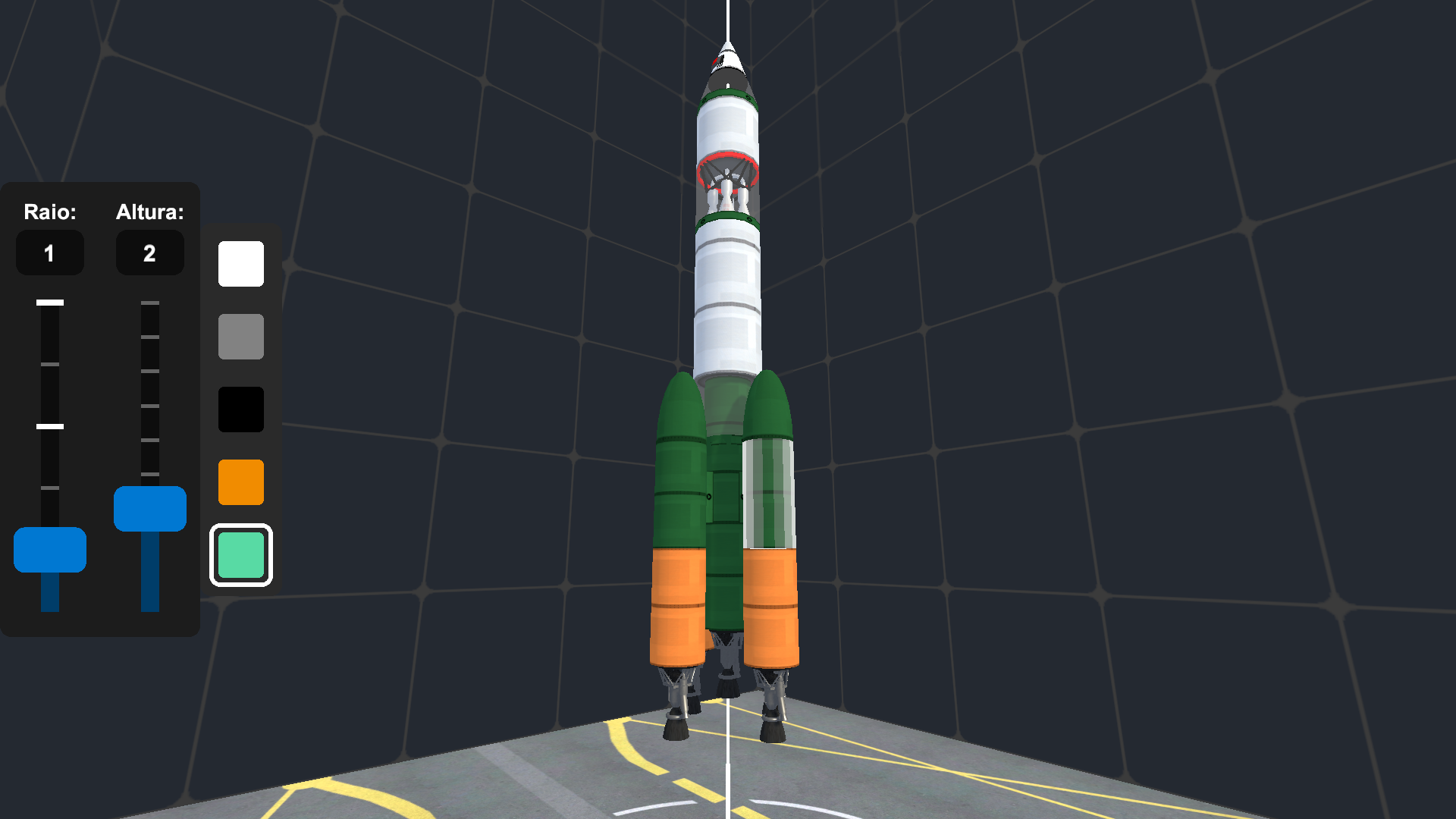This screenshot has width=1456, height=819.
Task: Click the Altura slider handle
Action: (149, 508)
